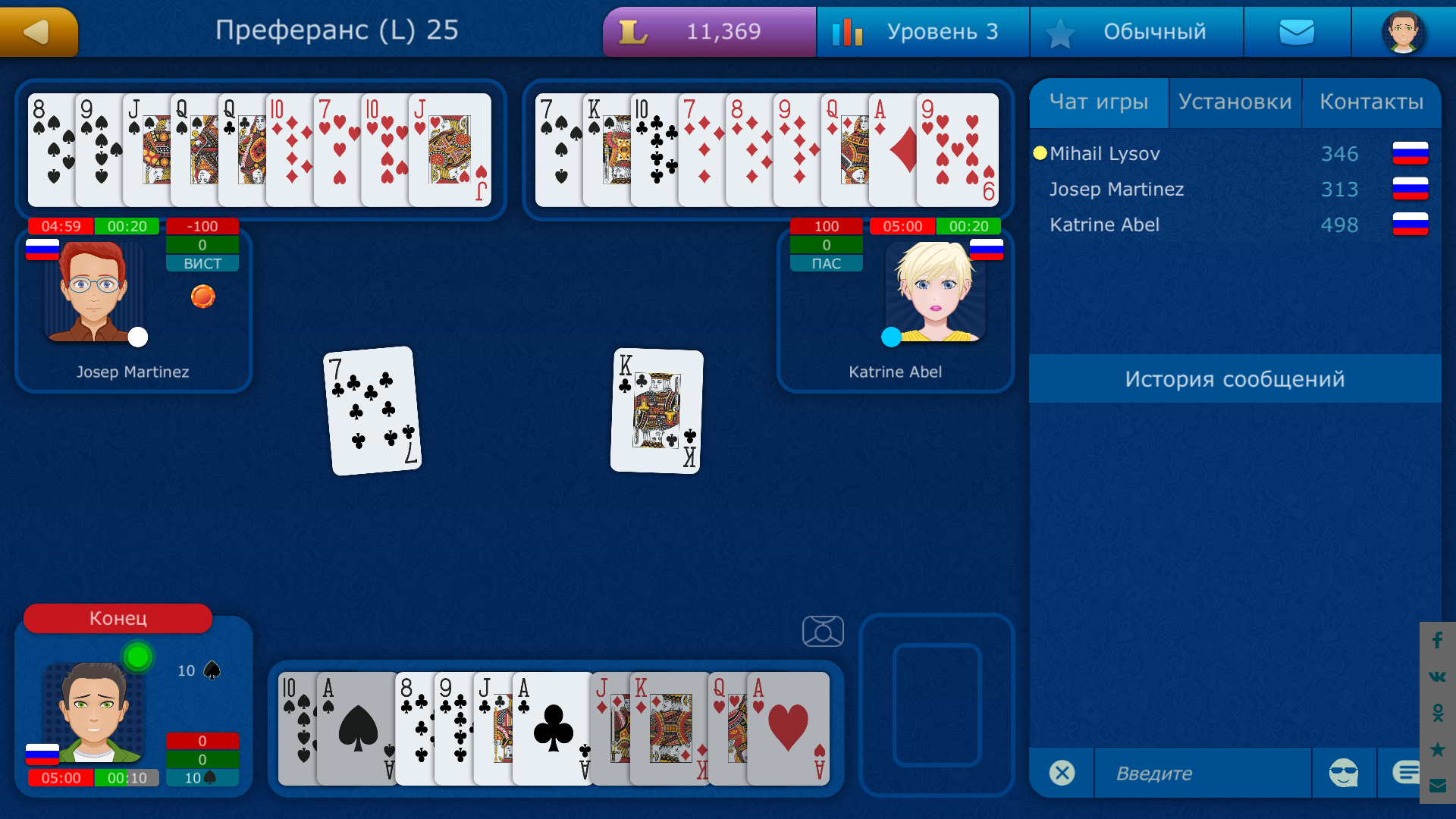1456x819 pixels.
Task: View the last trick with the card-tray icon
Action: click(x=822, y=631)
